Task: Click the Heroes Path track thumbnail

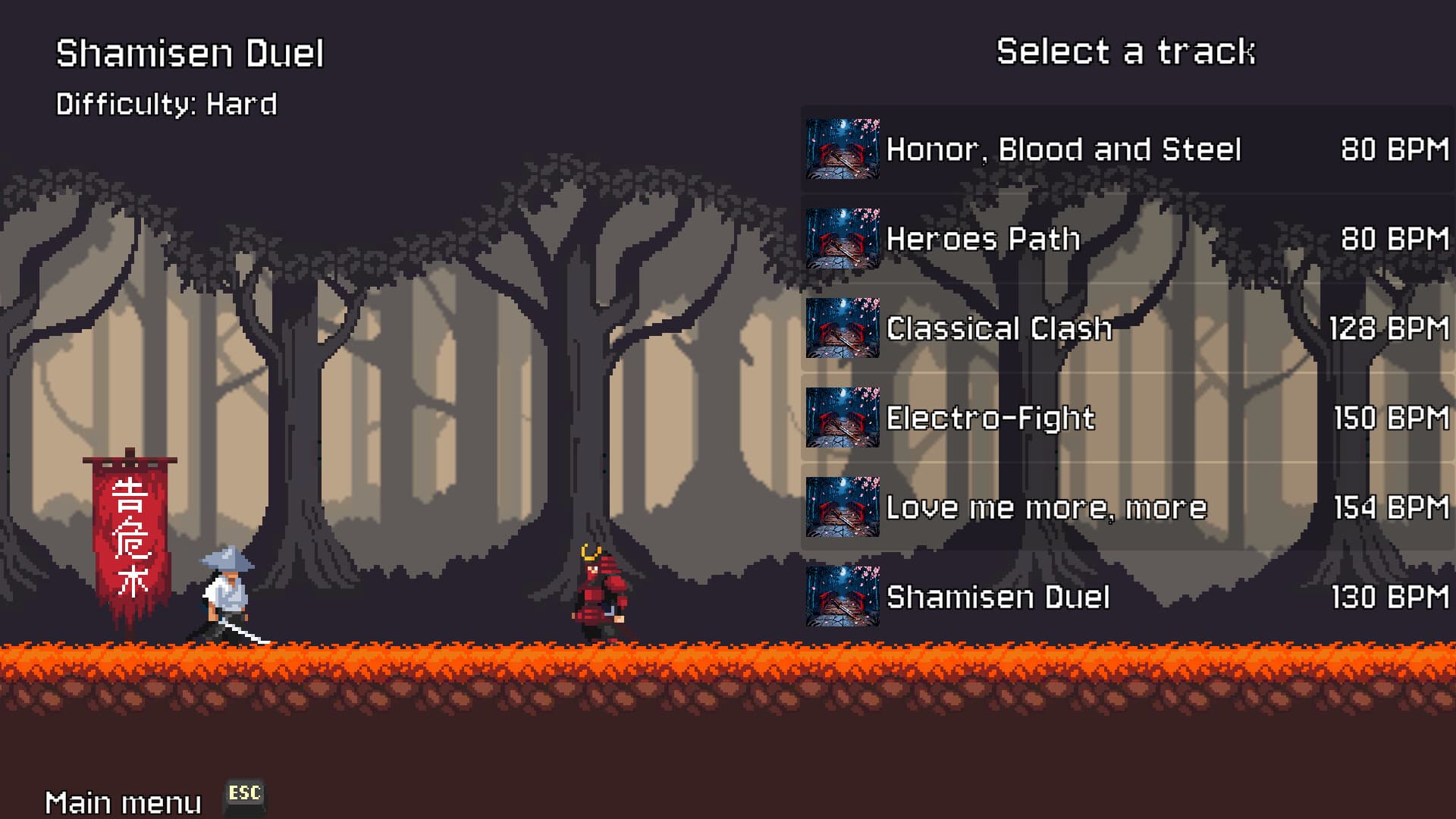Action: click(842, 239)
